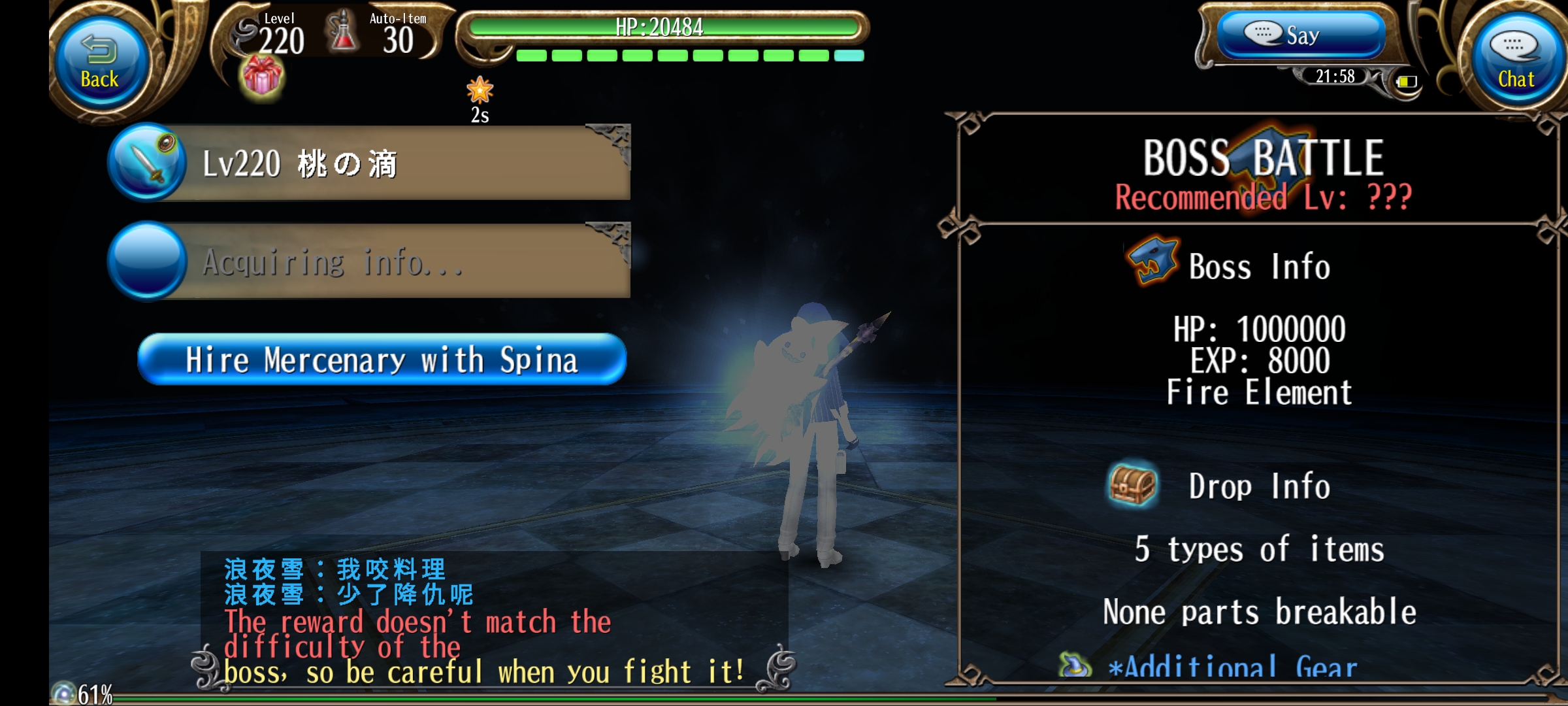Image resolution: width=1568 pixels, height=706 pixels.
Task: Open the Additional Gear entry
Action: [x=1209, y=667]
